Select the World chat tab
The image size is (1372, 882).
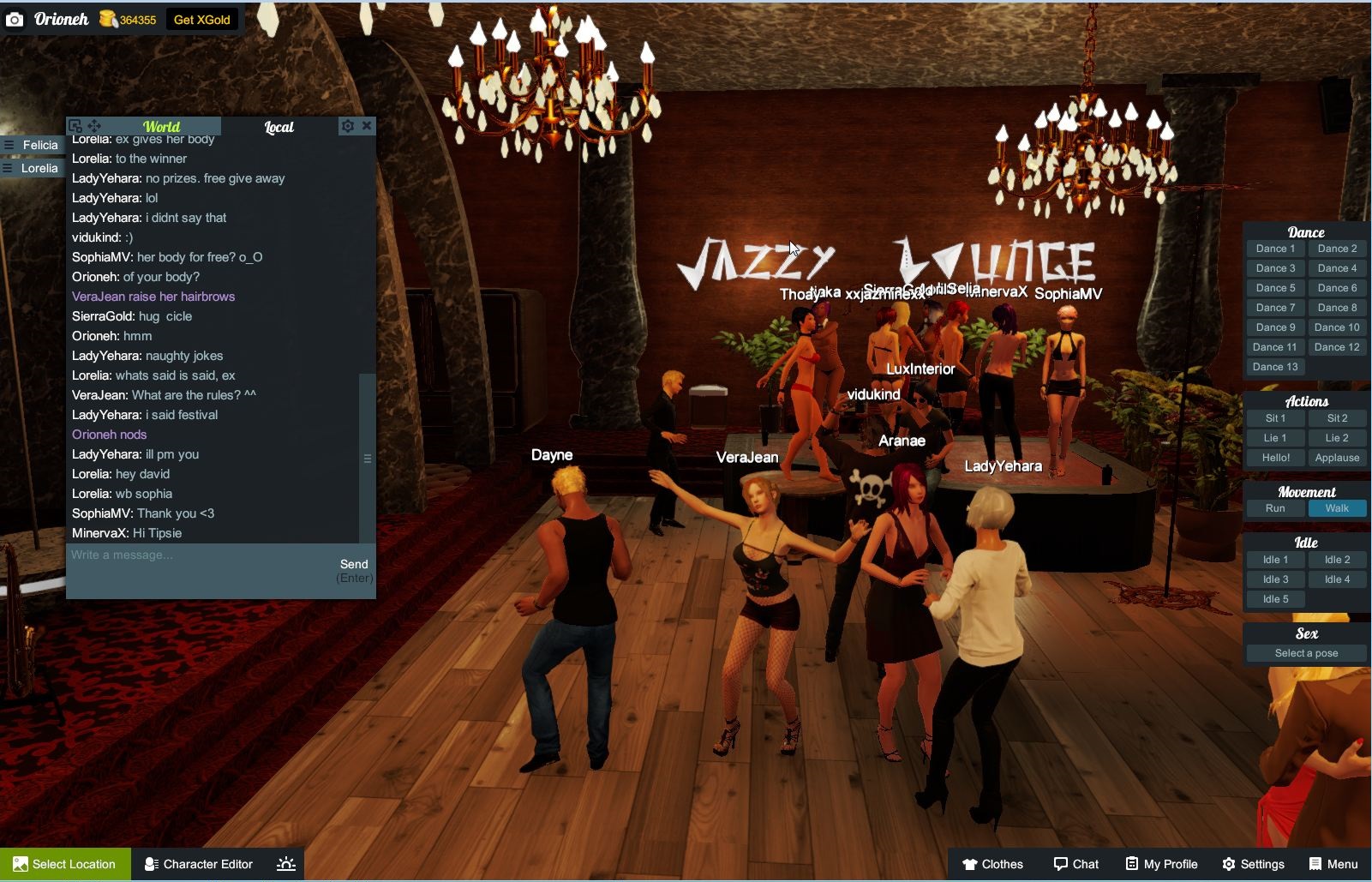[x=162, y=126]
